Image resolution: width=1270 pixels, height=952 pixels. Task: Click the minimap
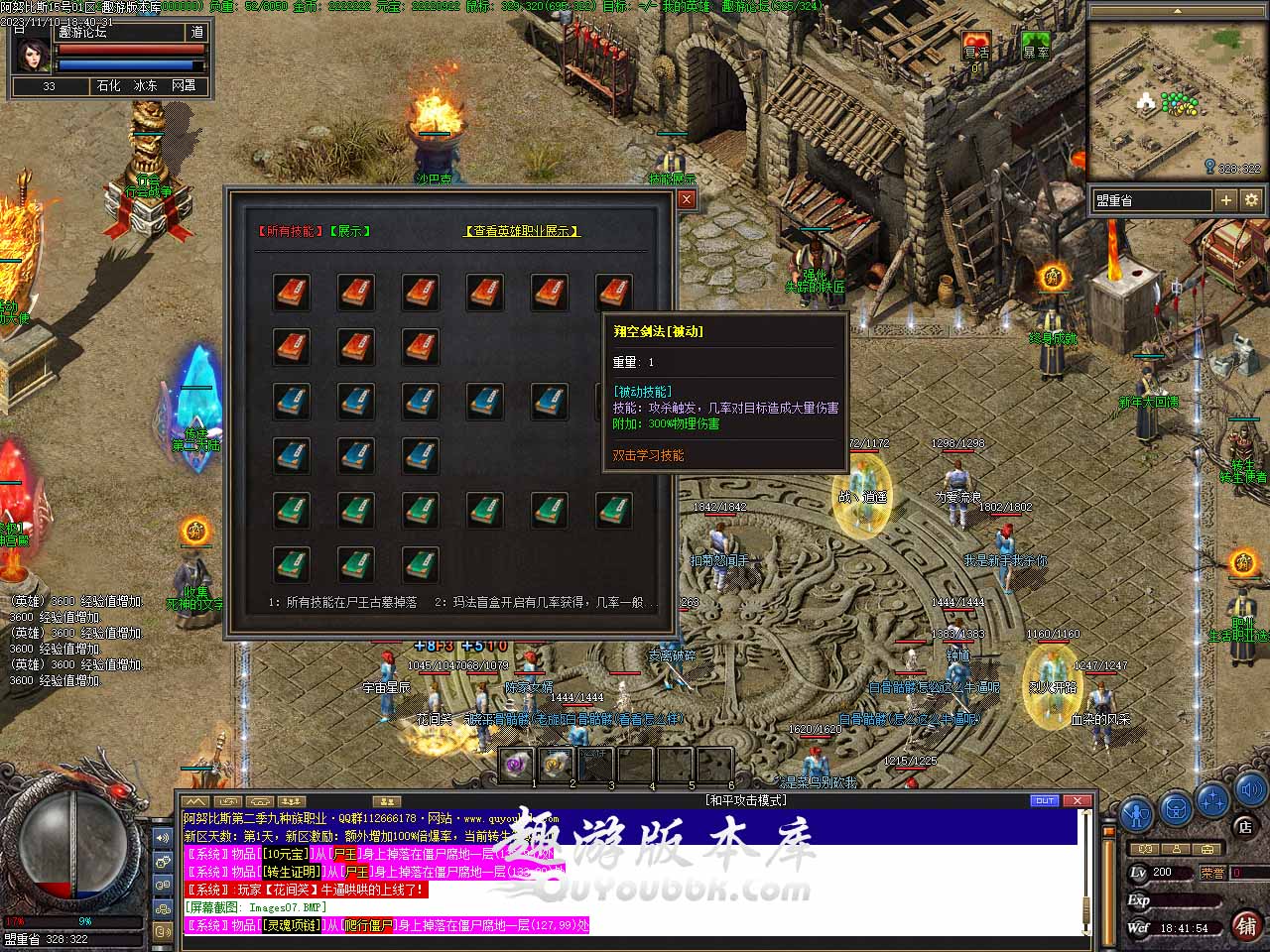1176,97
